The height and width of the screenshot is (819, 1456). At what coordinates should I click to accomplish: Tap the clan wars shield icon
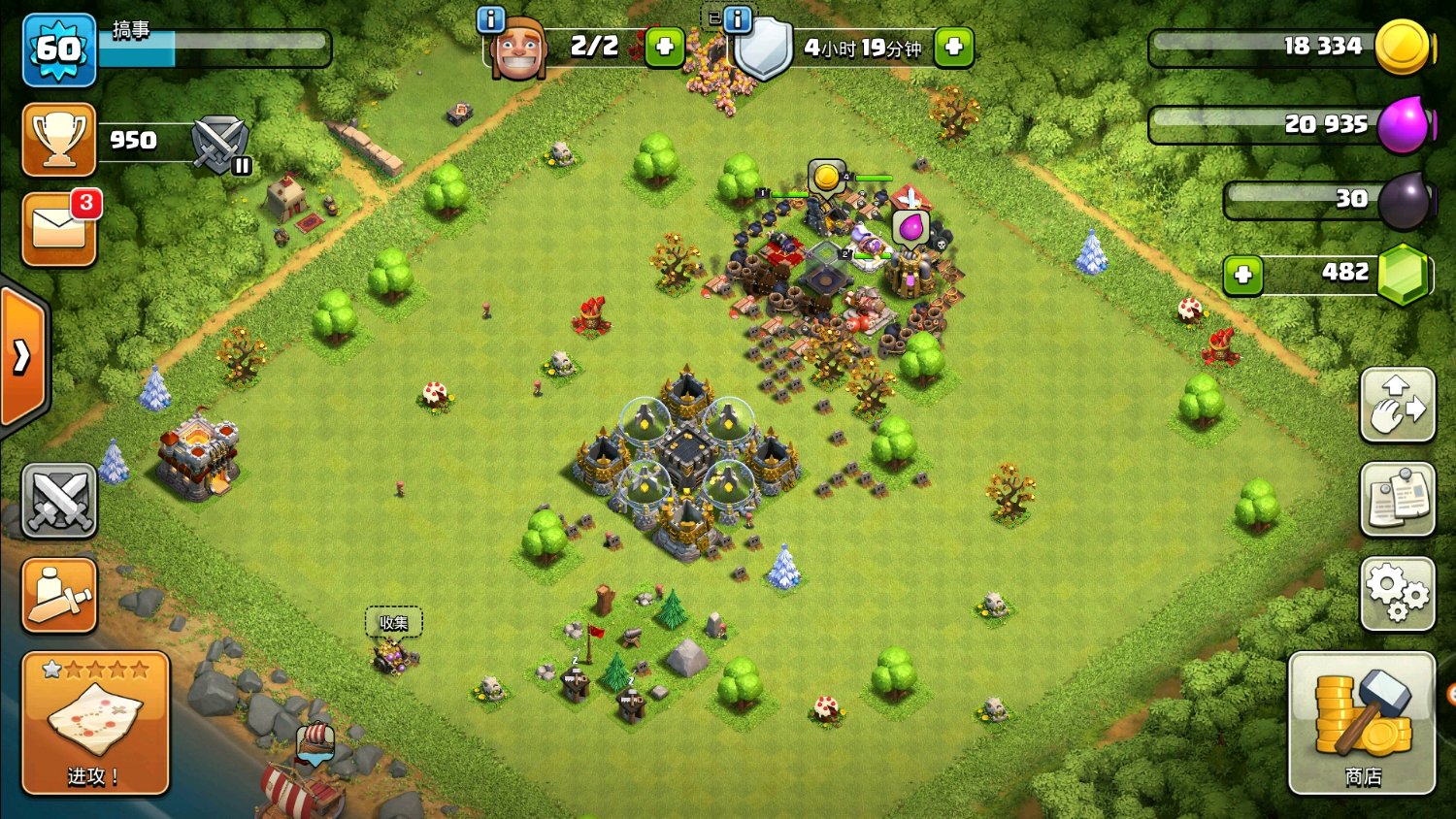(x=221, y=144)
